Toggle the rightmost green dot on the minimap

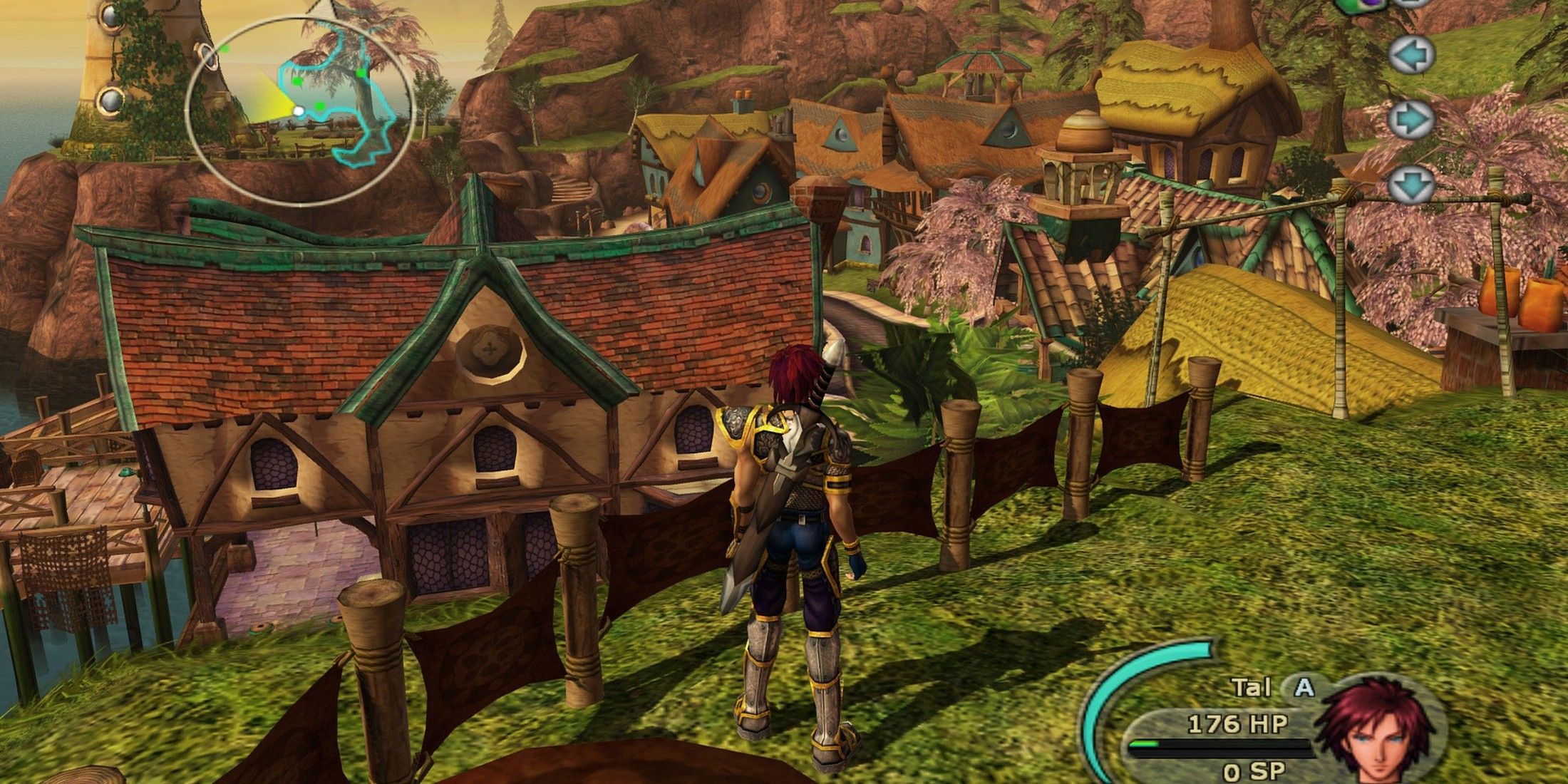click(361, 73)
